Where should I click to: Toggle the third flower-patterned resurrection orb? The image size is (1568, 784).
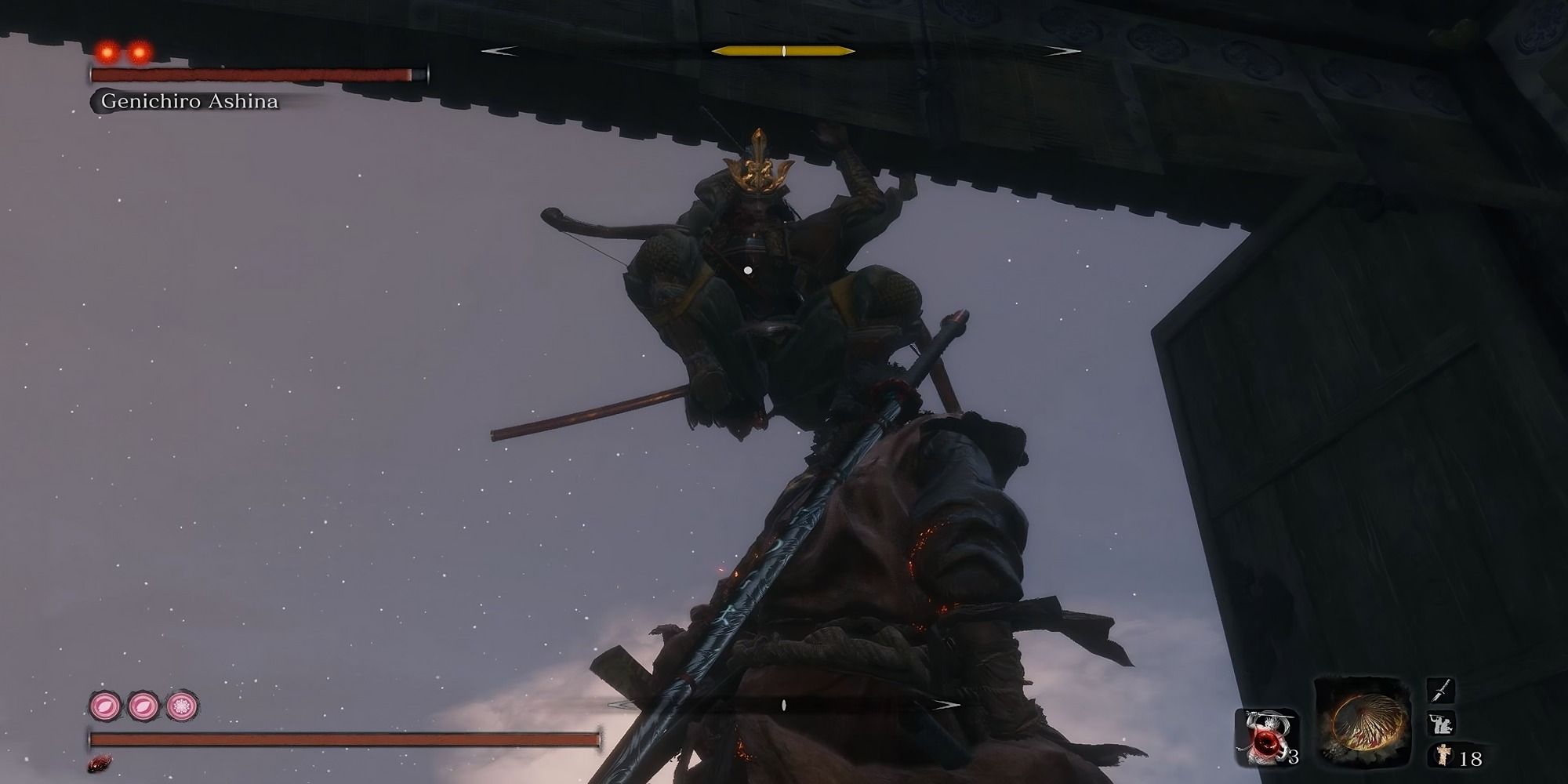[x=182, y=705]
